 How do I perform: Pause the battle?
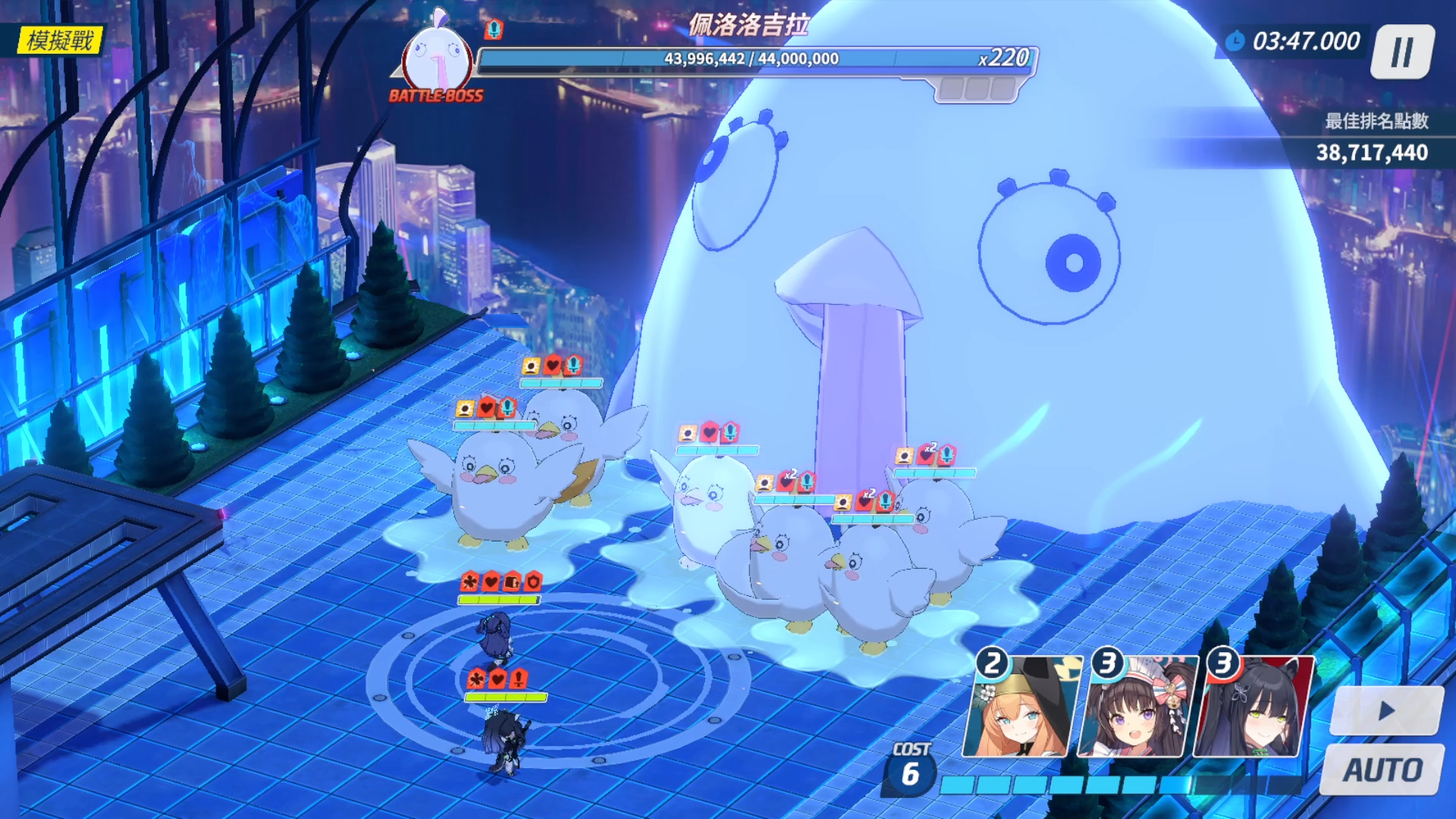(1402, 52)
